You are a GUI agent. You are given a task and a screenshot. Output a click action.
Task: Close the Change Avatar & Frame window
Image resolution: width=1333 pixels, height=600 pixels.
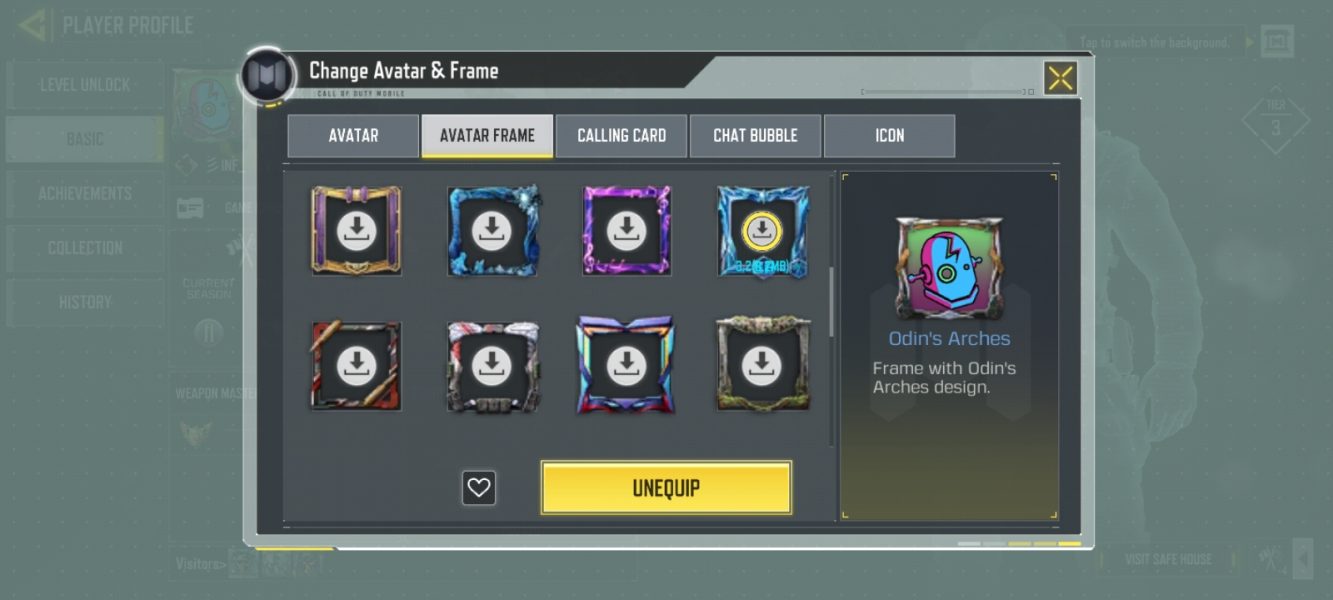point(1060,78)
